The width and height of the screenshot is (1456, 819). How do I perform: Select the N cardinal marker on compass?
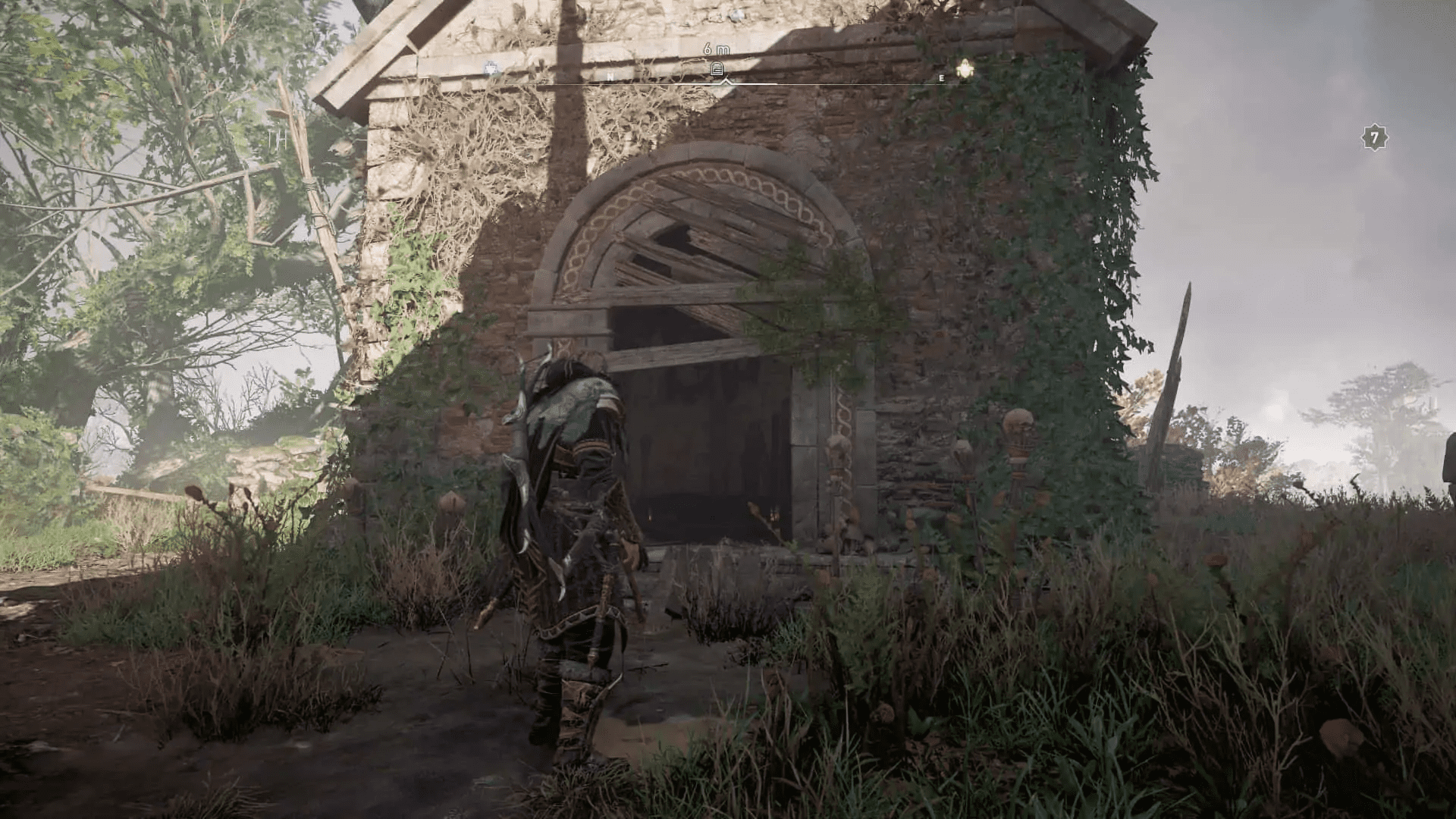(x=611, y=76)
